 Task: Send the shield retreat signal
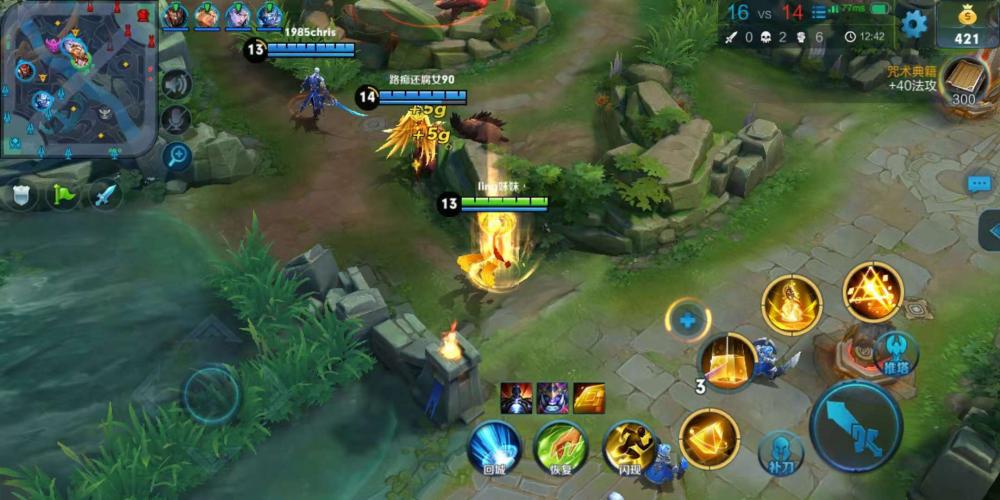pos(21,194)
